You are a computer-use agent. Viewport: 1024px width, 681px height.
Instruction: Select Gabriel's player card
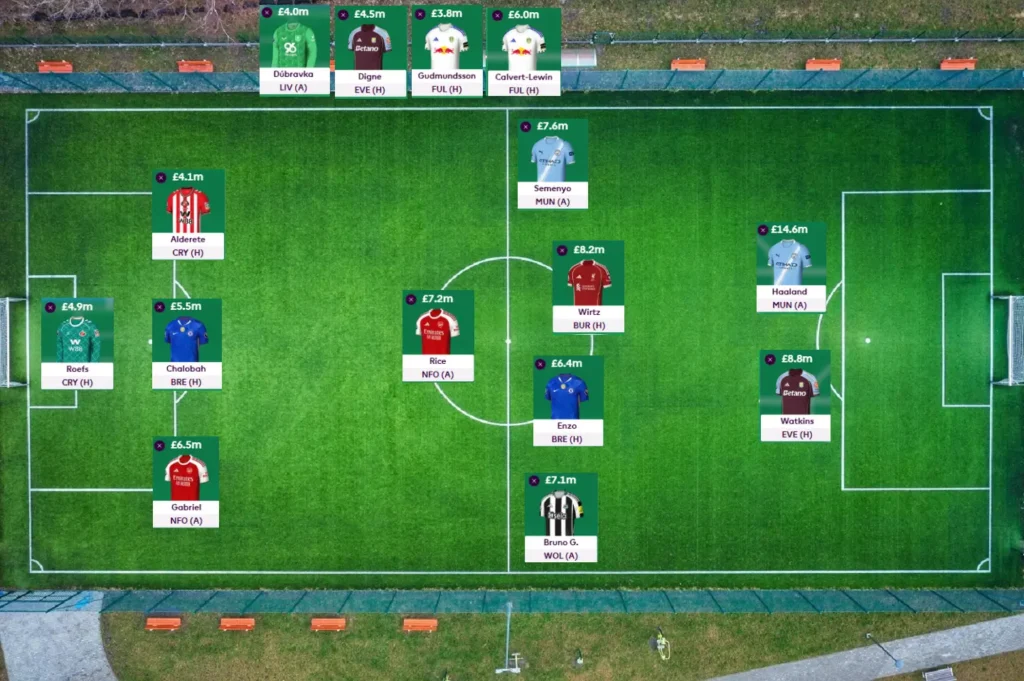186,478
